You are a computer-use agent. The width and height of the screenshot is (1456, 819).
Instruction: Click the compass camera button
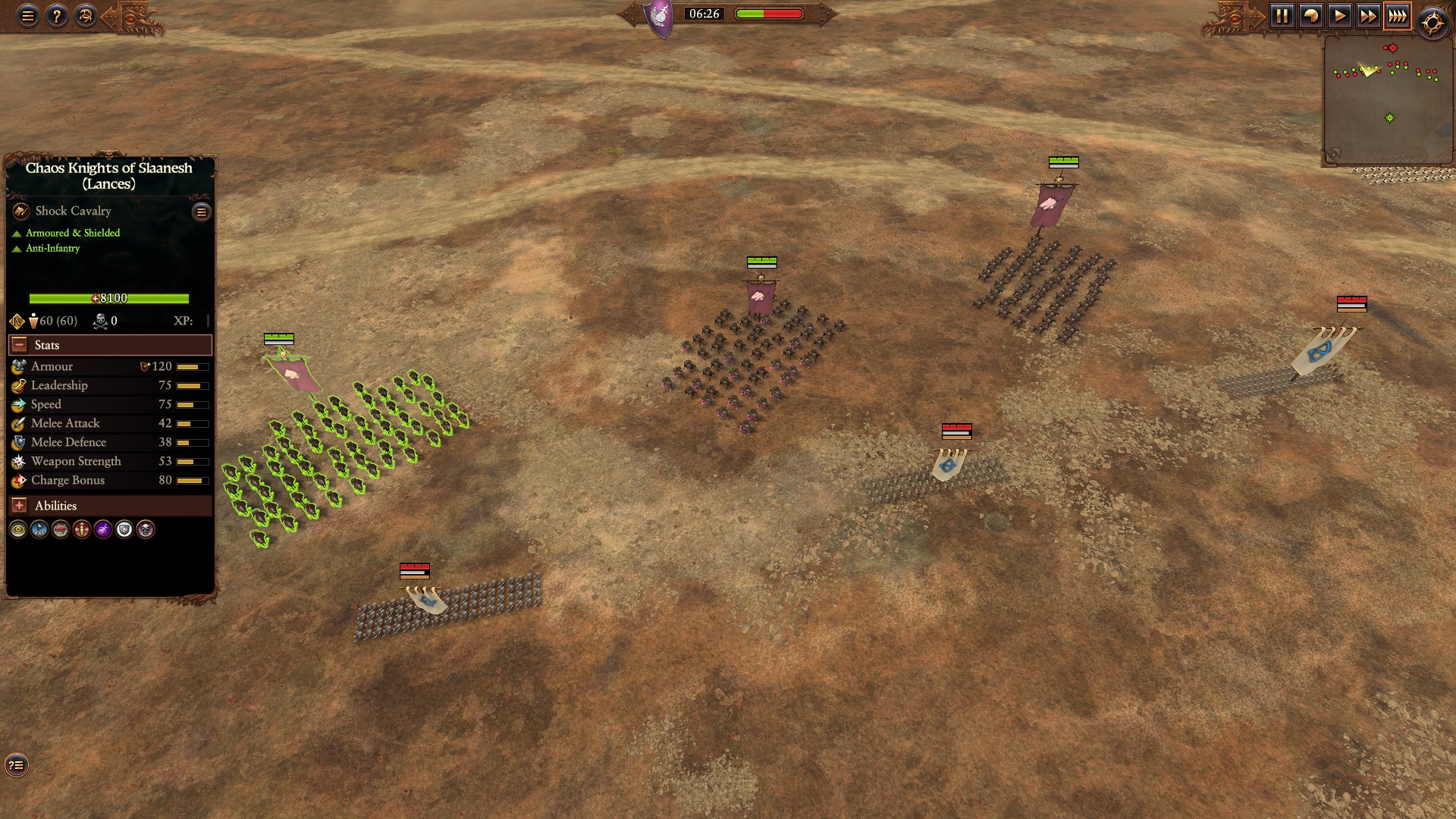tap(1432, 24)
